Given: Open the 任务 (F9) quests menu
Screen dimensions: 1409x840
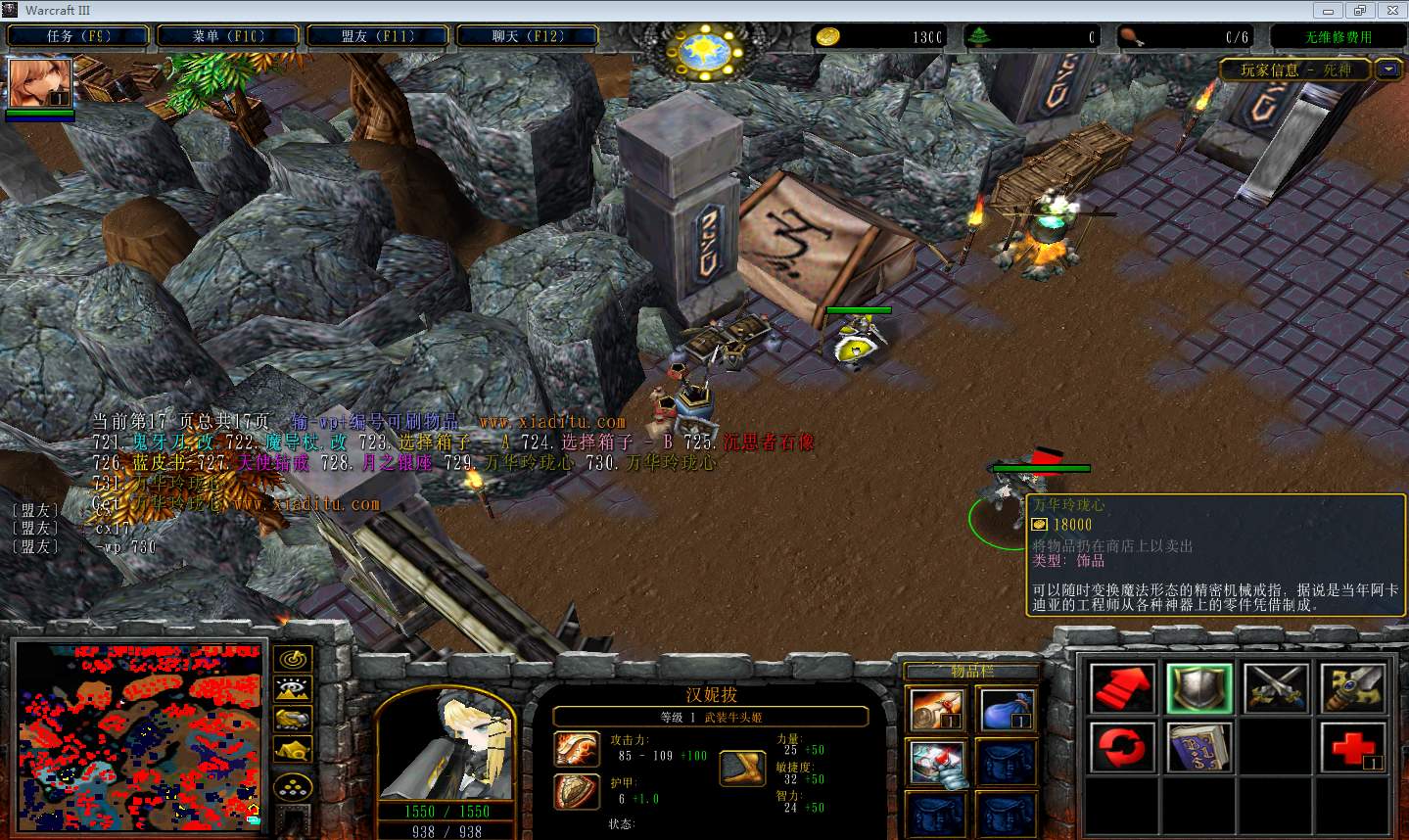Looking at the screenshot, I should click(x=78, y=36).
